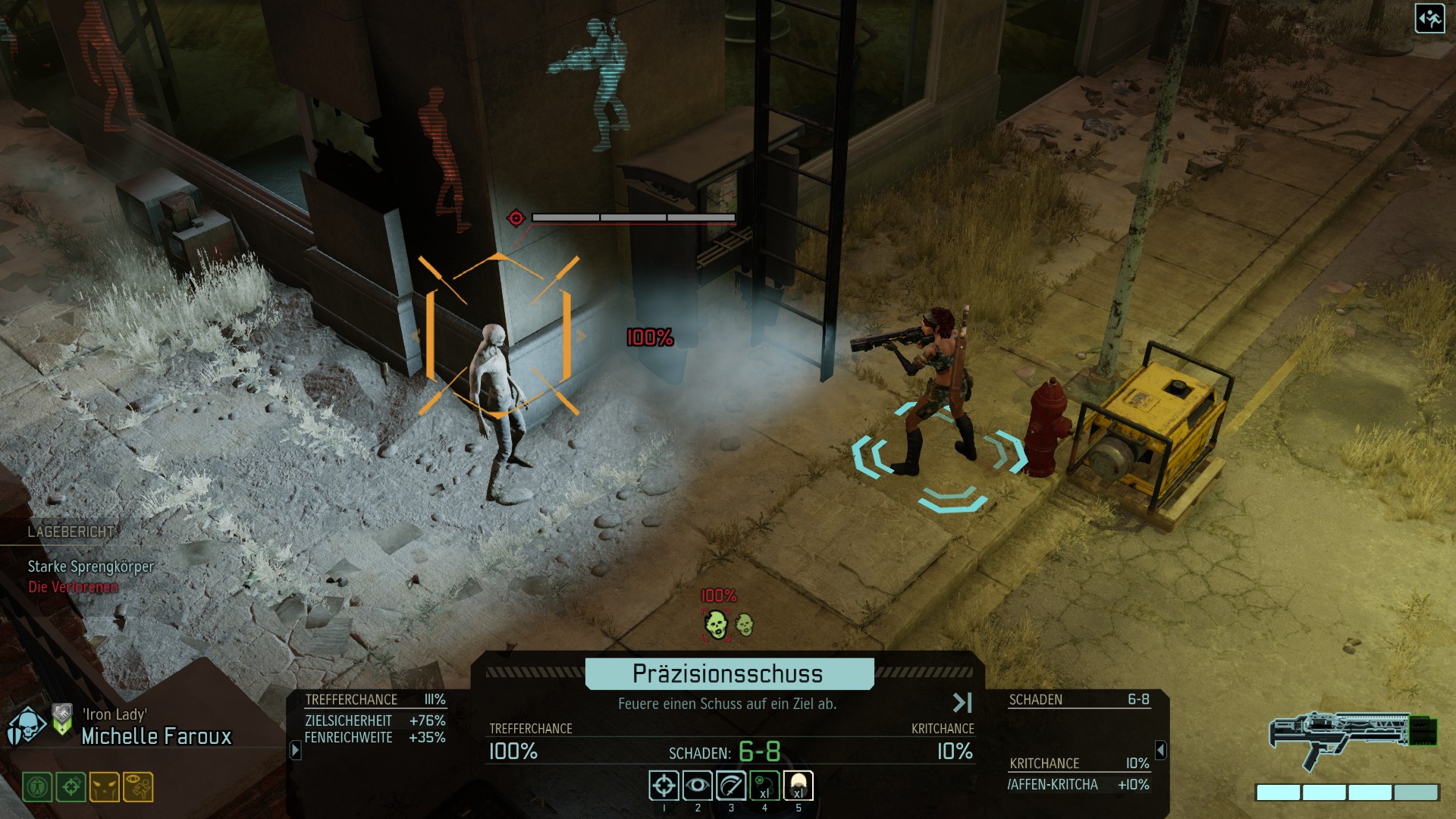Use the green-bordered x1 ability slot
Viewport: 1456px width, 819px height.
click(764, 786)
